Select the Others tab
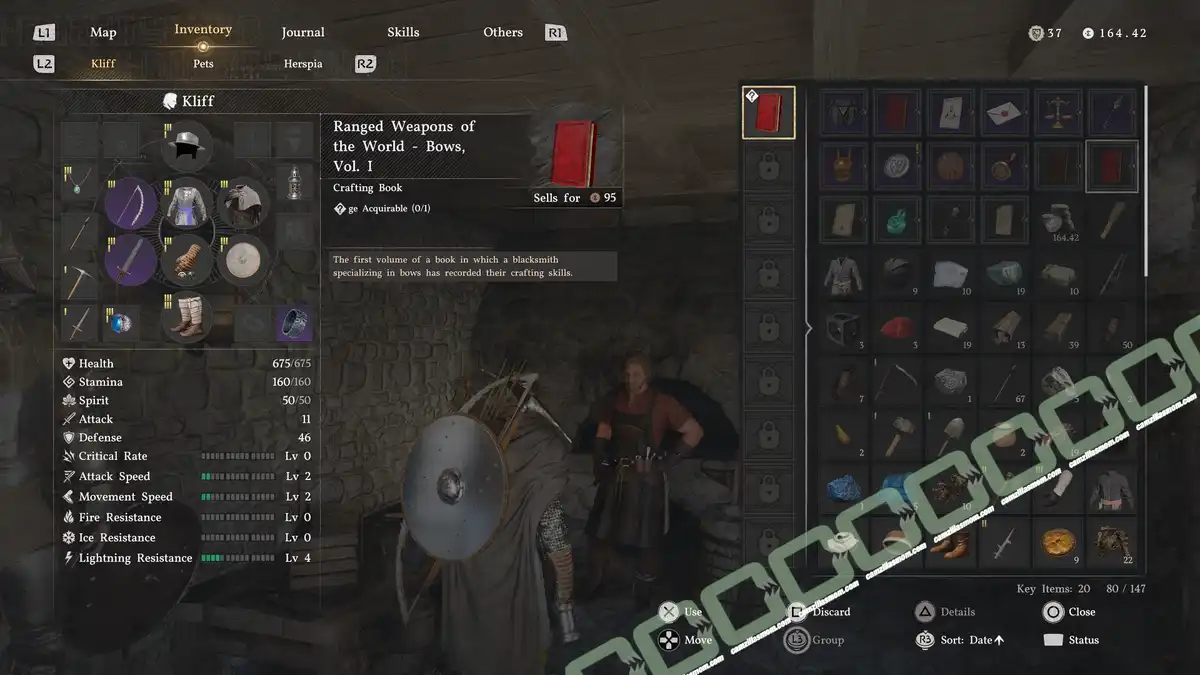The width and height of the screenshot is (1200, 675). tap(503, 32)
